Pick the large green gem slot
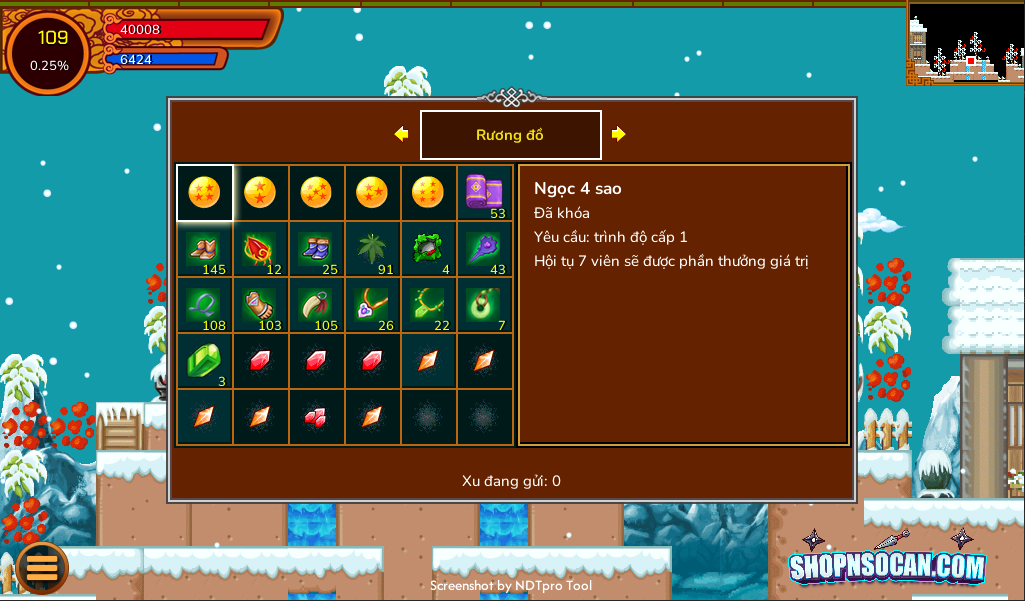The width and height of the screenshot is (1025, 601). tap(204, 361)
